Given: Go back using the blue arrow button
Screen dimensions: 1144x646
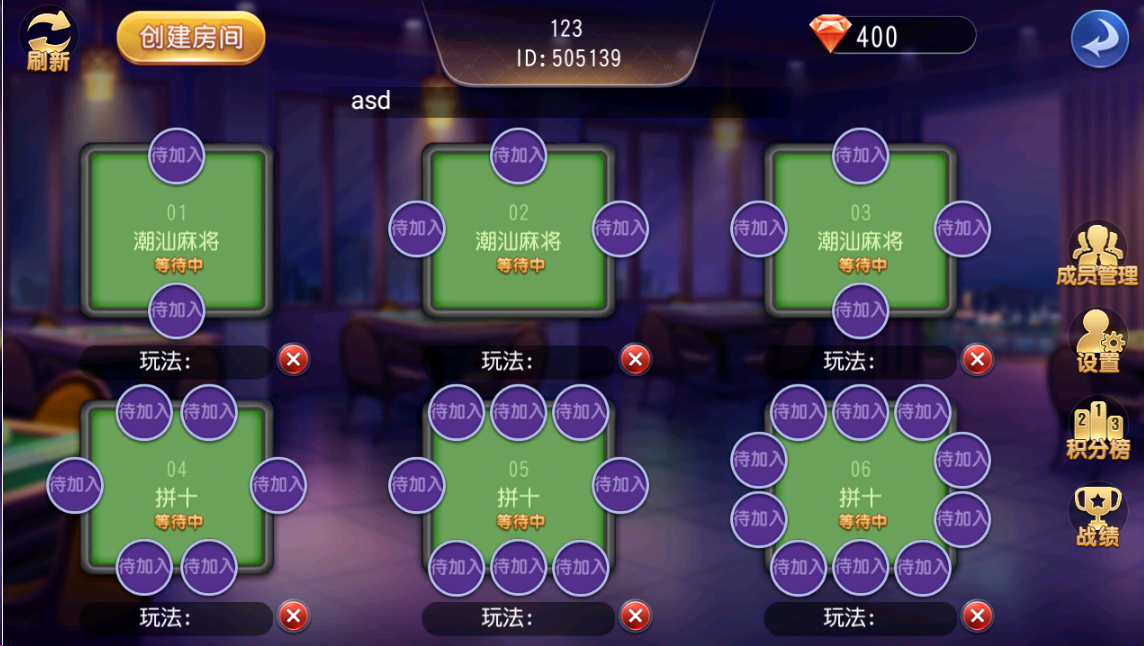Looking at the screenshot, I should [1099, 39].
